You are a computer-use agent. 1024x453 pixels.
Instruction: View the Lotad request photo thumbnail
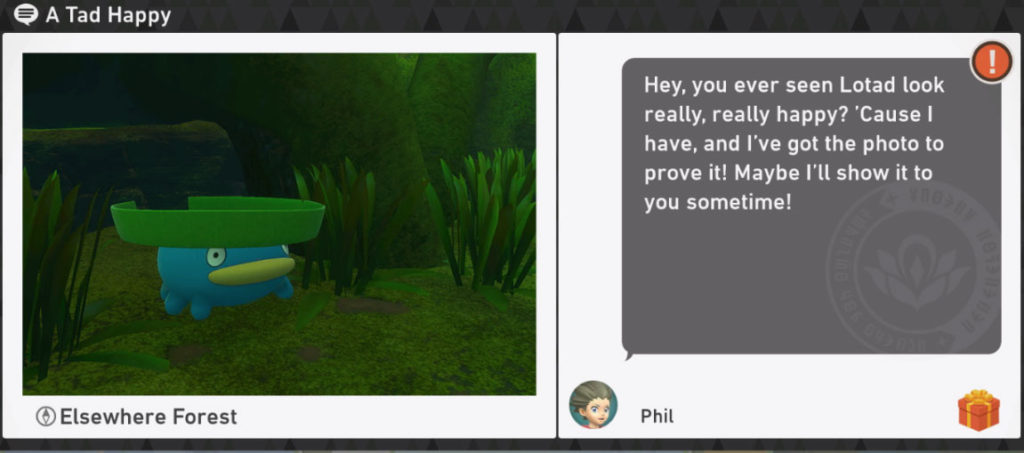[279, 224]
